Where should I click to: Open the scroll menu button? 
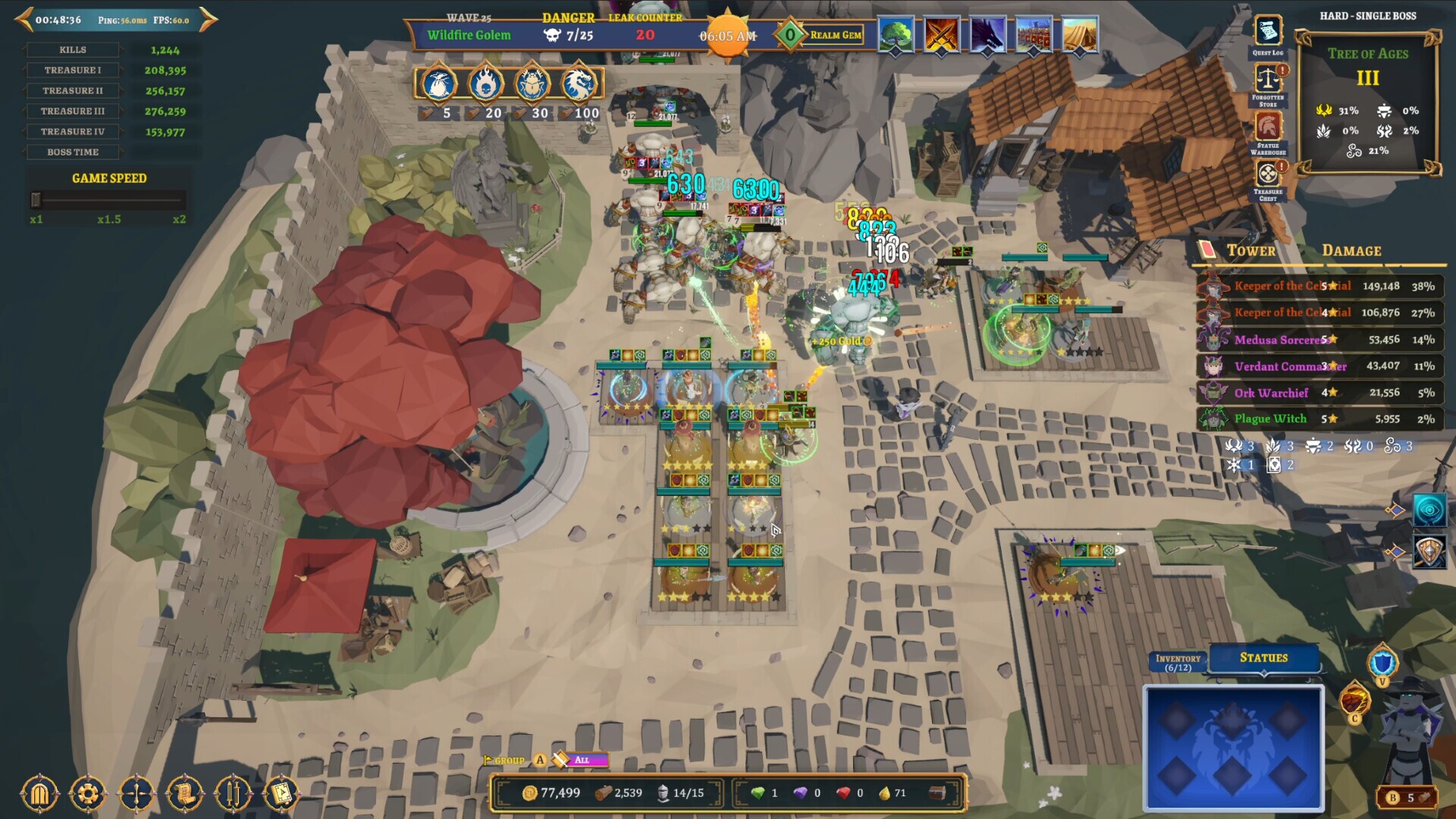pos(184,794)
